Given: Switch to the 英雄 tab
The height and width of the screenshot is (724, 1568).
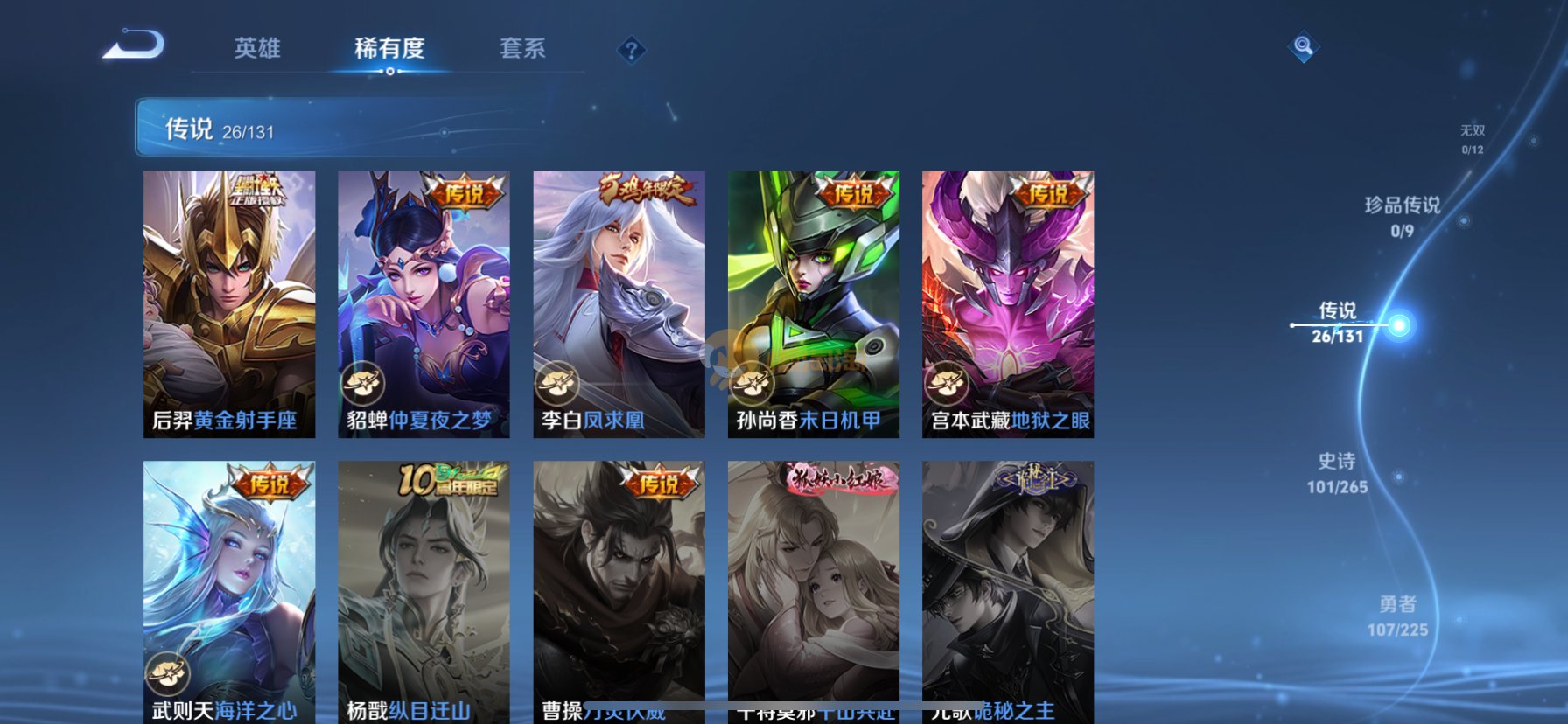Looking at the screenshot, I should [x=257, y=48].
